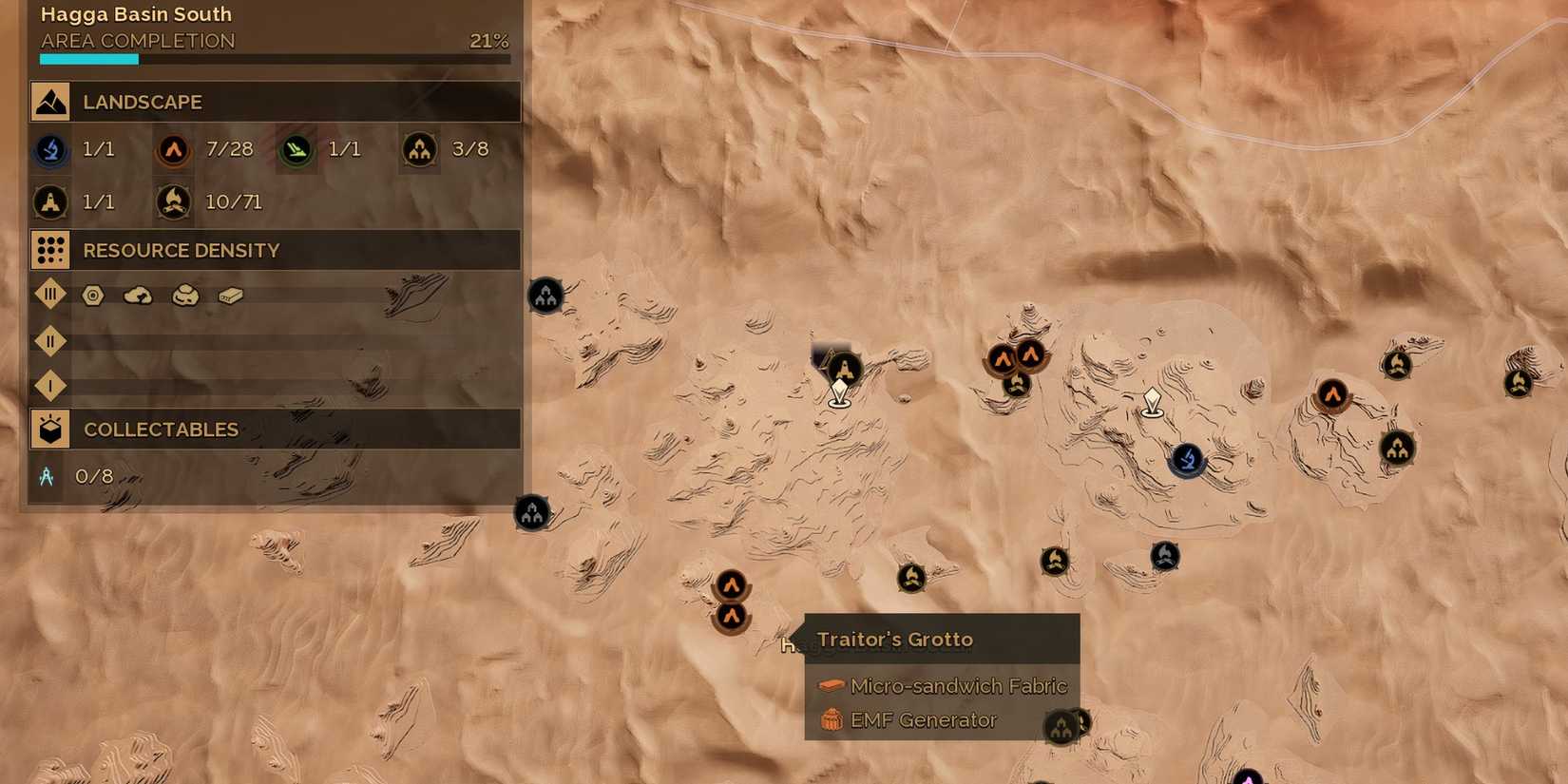Image resolution: width=1568 pixels, height=784 pixels.
Task: Select the Collectables cube icon
Action: [x=48, y=428]
